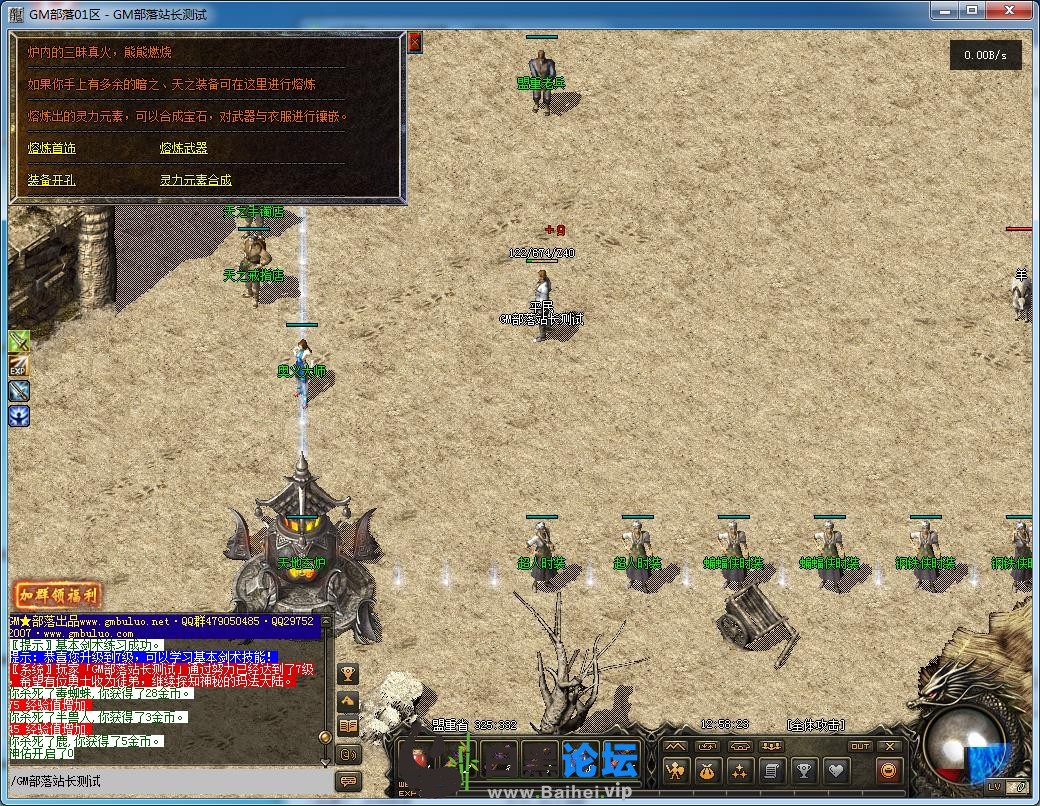Viewport: 1040px width, 806px height.
Task: Choose the 熔炼武器 dialog option
Action: [184, 148]
